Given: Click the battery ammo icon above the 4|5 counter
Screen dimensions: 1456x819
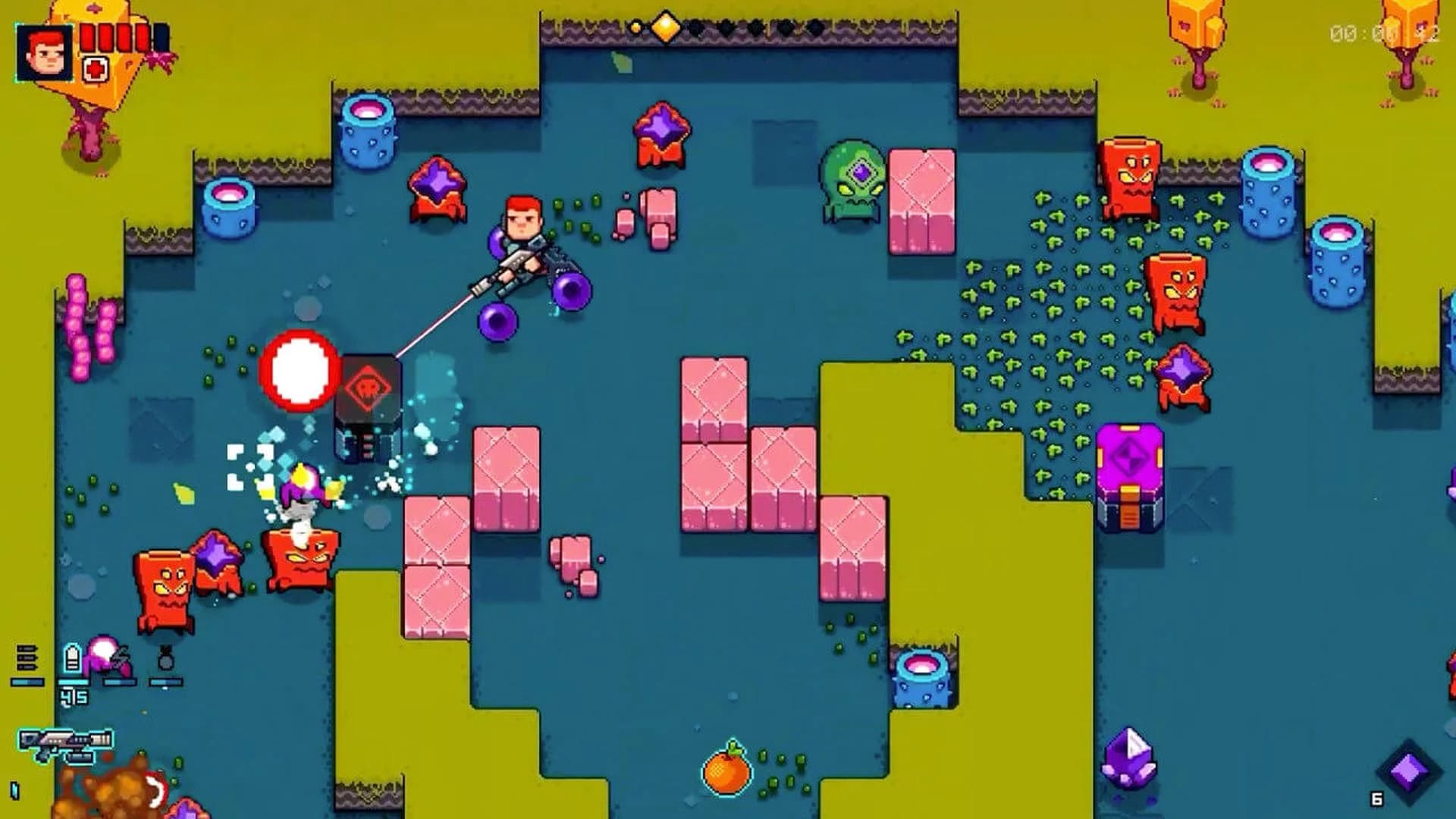Looking at the screenshot, I should click(x=71, y=657).
